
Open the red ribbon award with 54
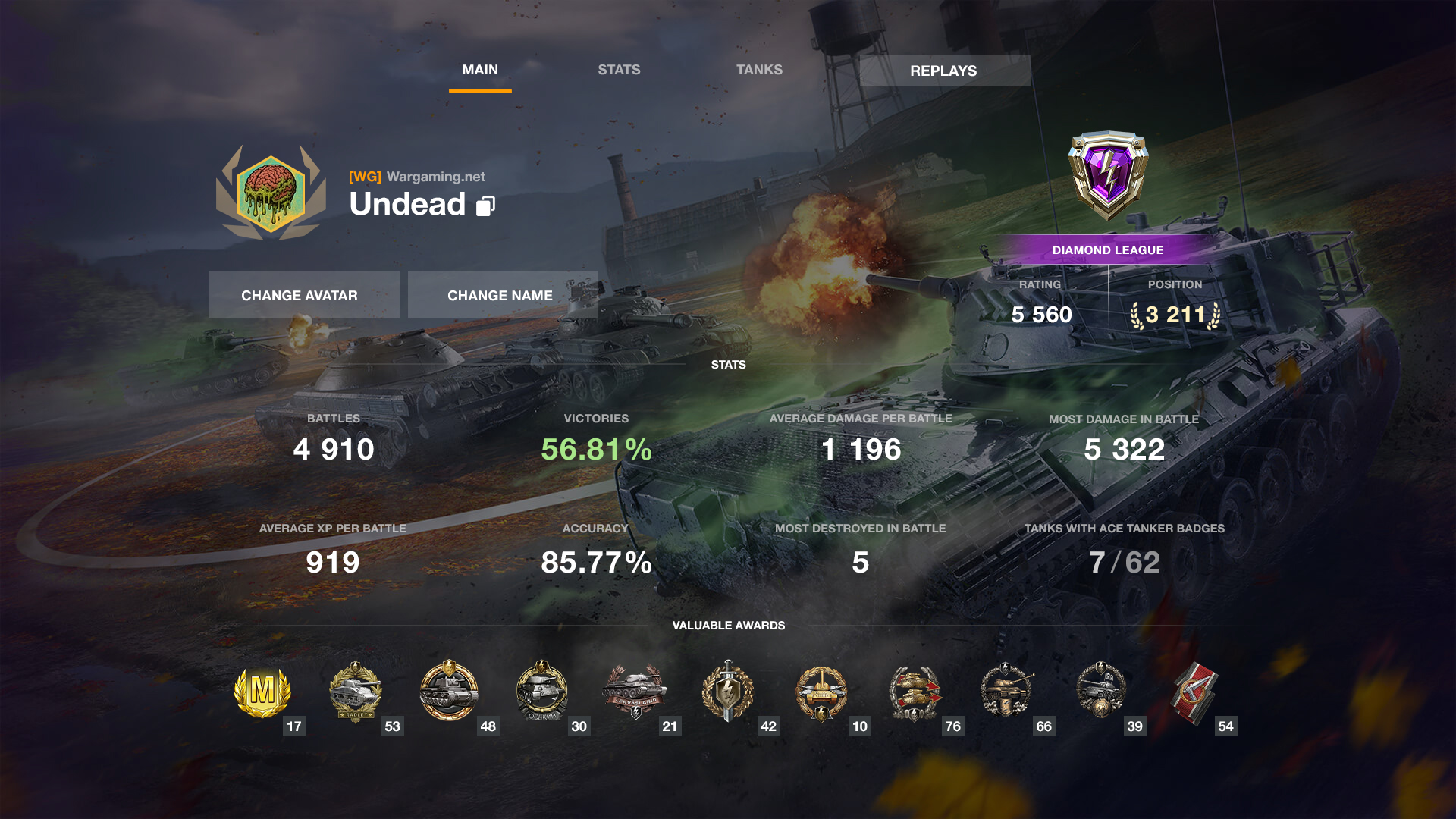[1194, 692]
